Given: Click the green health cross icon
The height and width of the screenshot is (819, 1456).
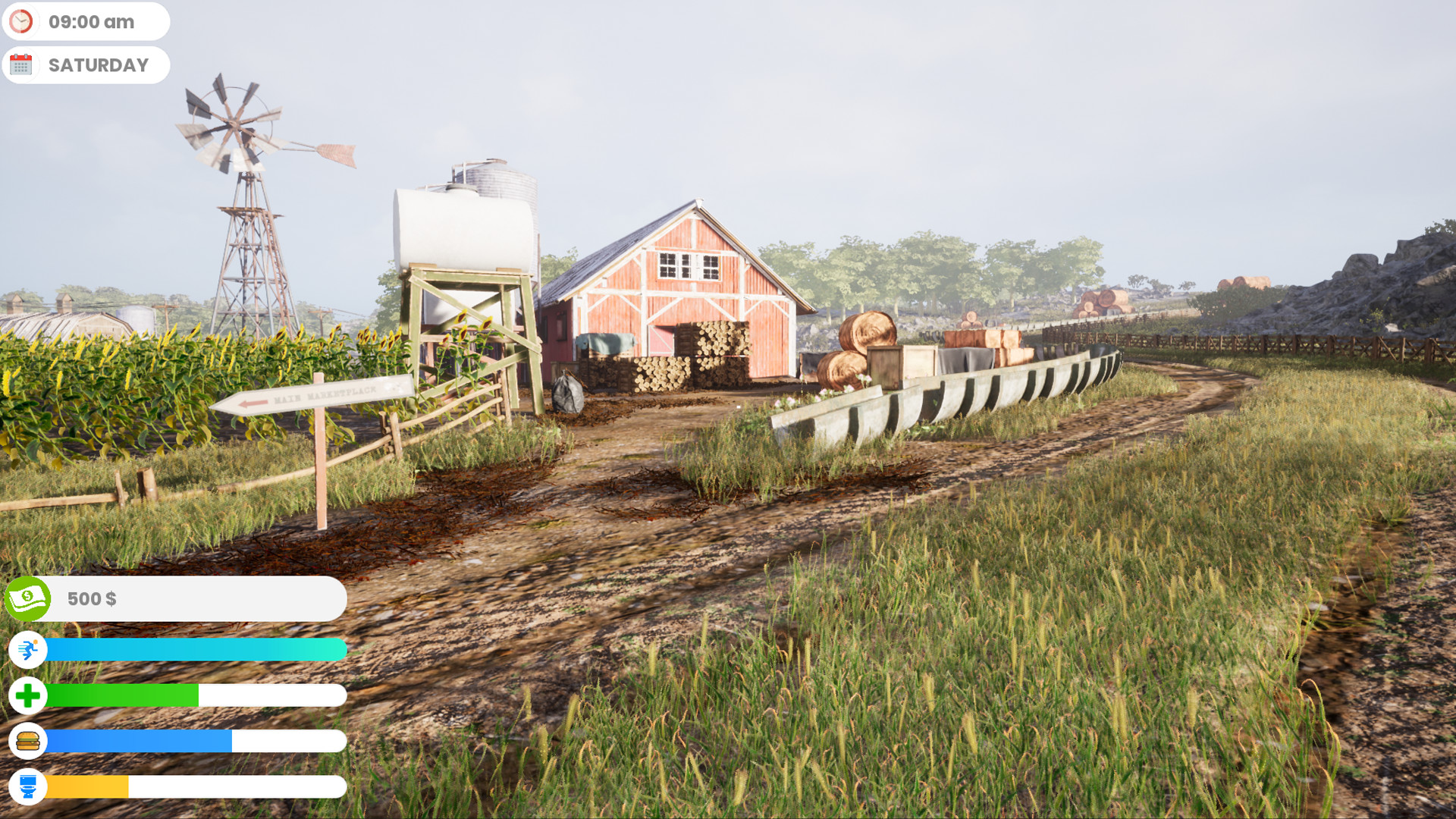Looking at the screenshot, I should pos(27,695).
